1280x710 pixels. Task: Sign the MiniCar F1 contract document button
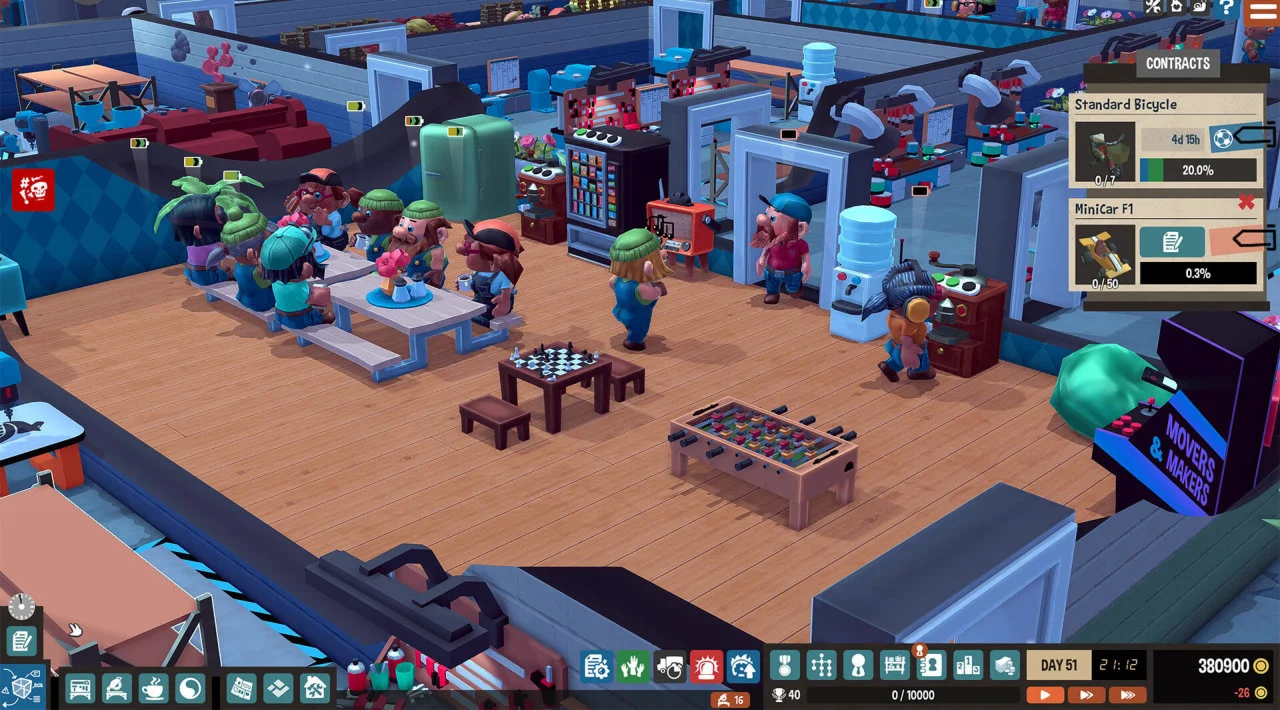click(x=1171, y=242)
